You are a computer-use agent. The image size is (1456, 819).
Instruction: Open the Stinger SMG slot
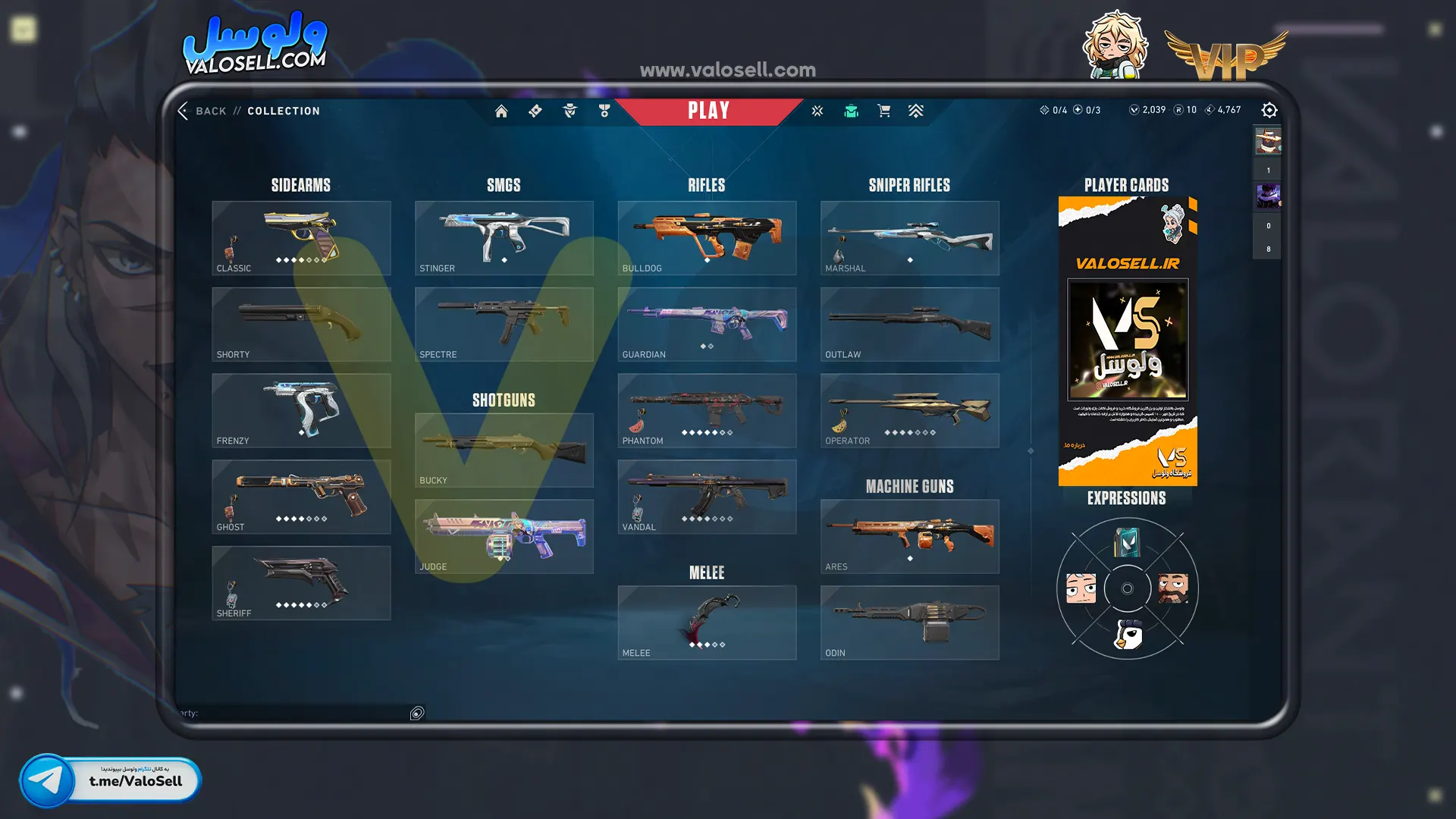(504, 237)
